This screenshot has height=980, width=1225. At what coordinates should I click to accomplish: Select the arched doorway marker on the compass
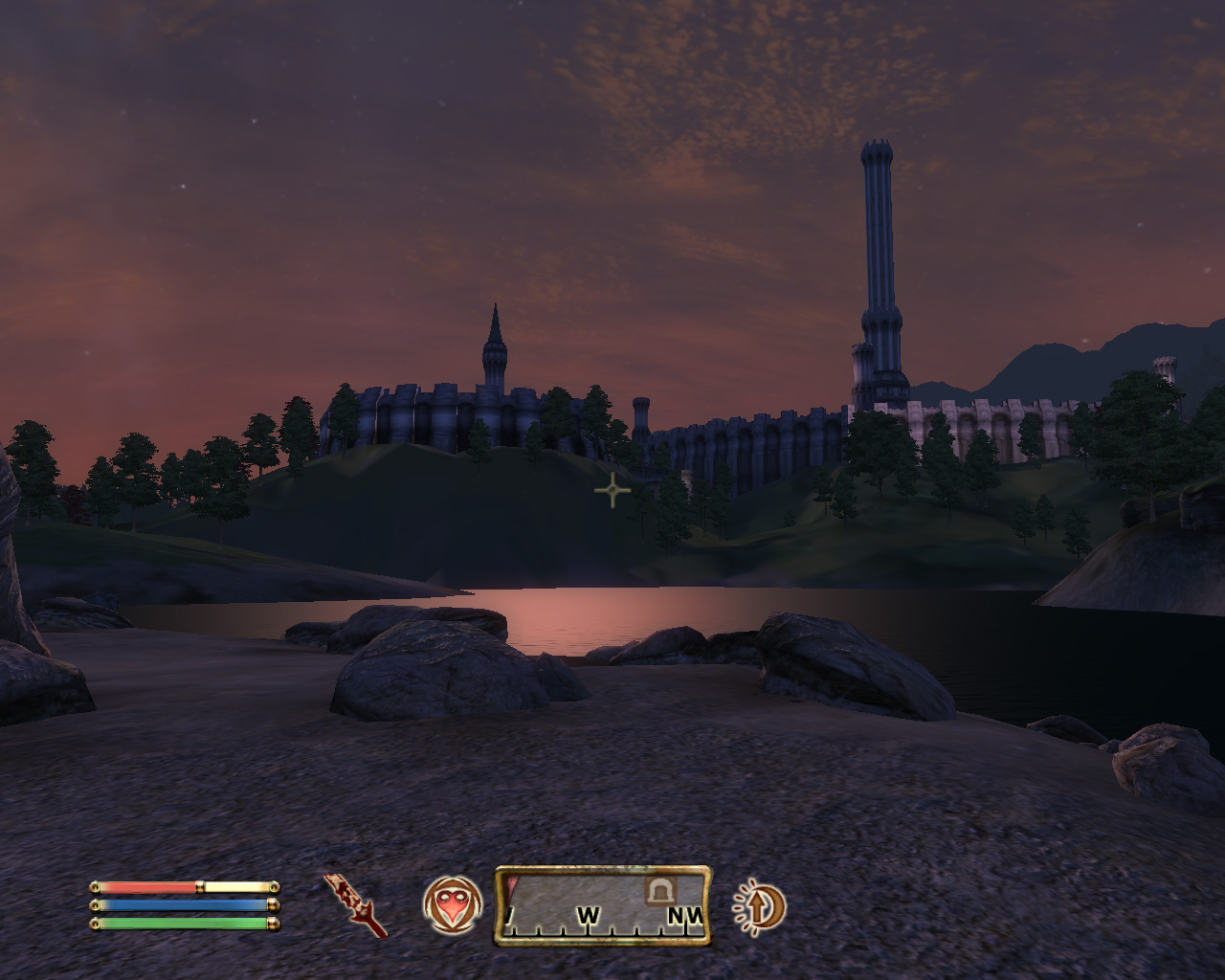pyautogui.click(x=658, y=891)
